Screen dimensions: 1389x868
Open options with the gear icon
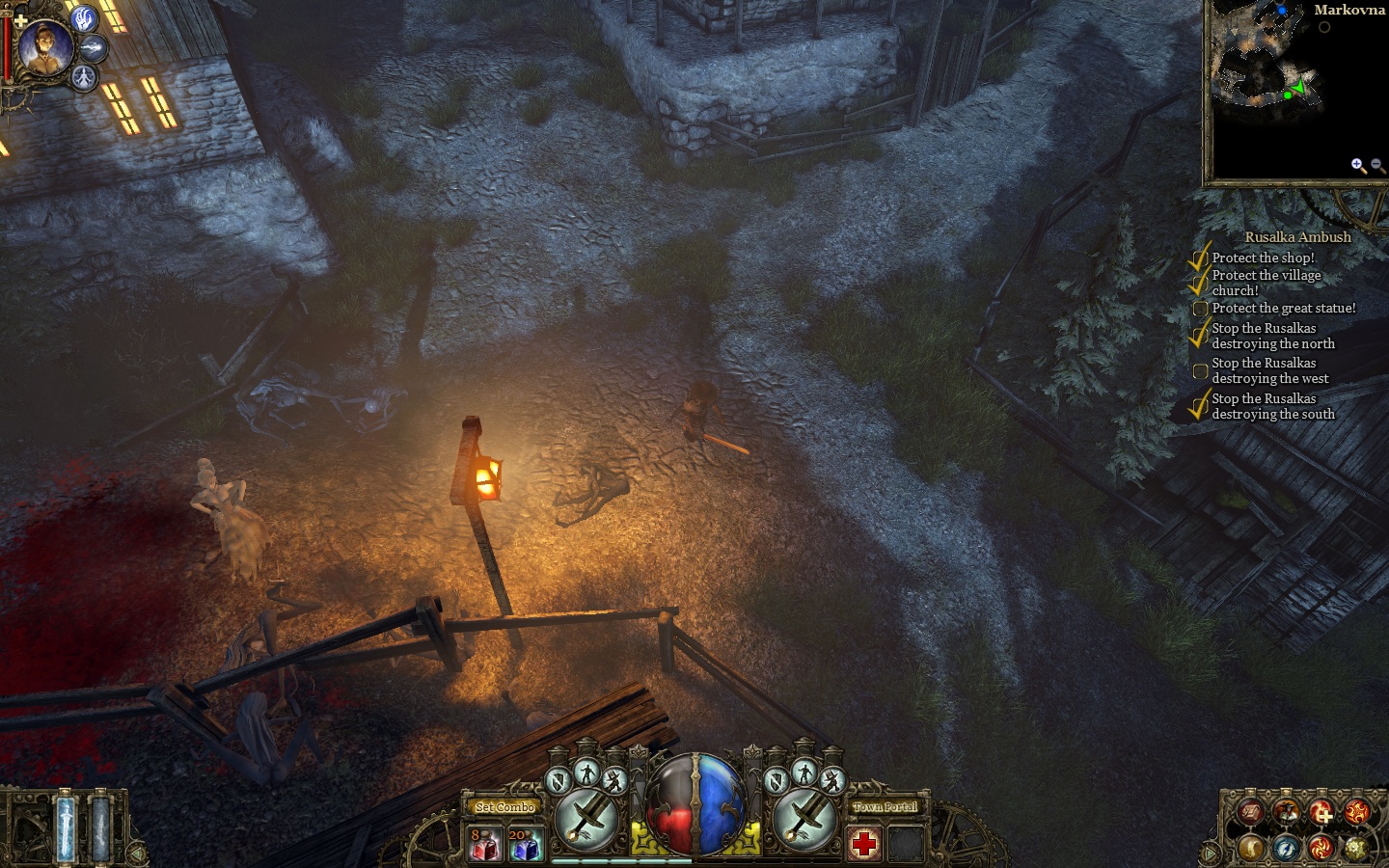click(x=1356, y=848)
